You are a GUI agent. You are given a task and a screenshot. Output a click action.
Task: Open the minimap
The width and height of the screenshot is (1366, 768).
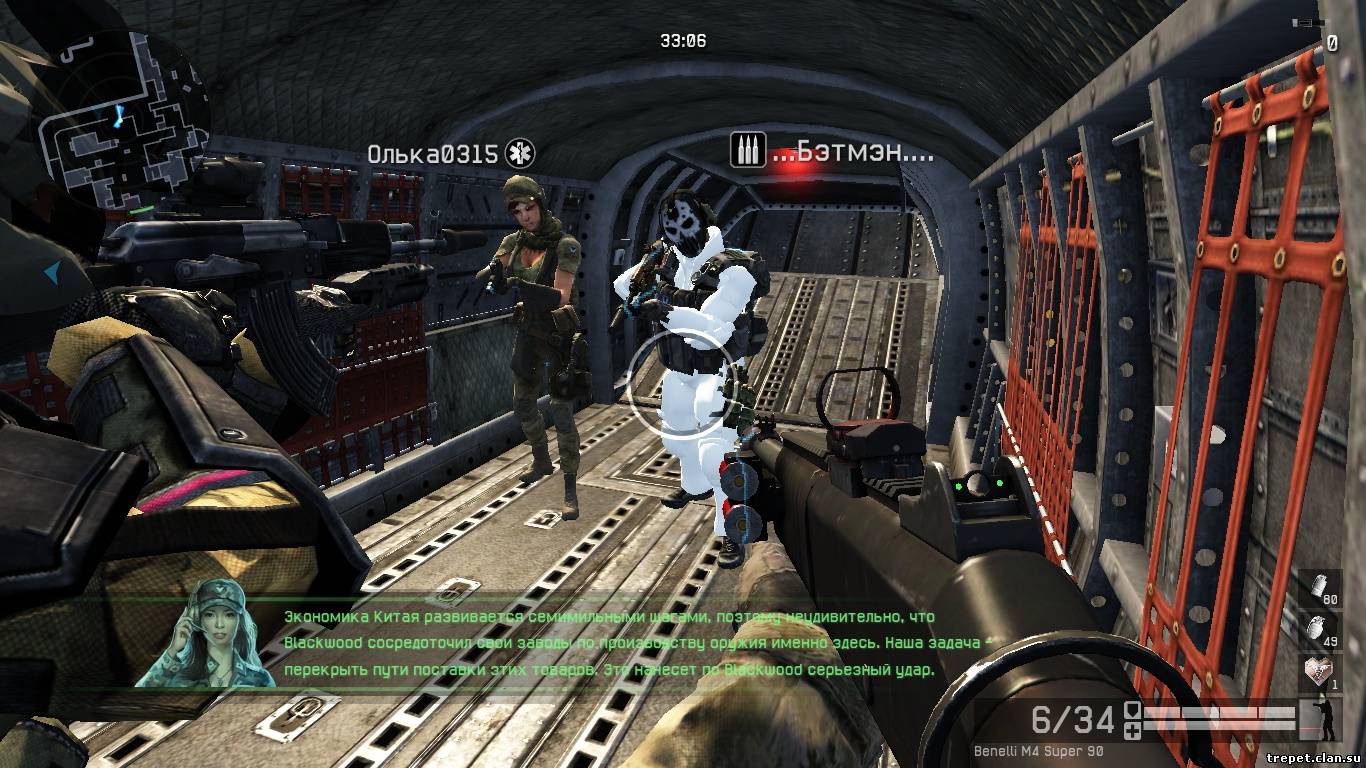(122, 120)
